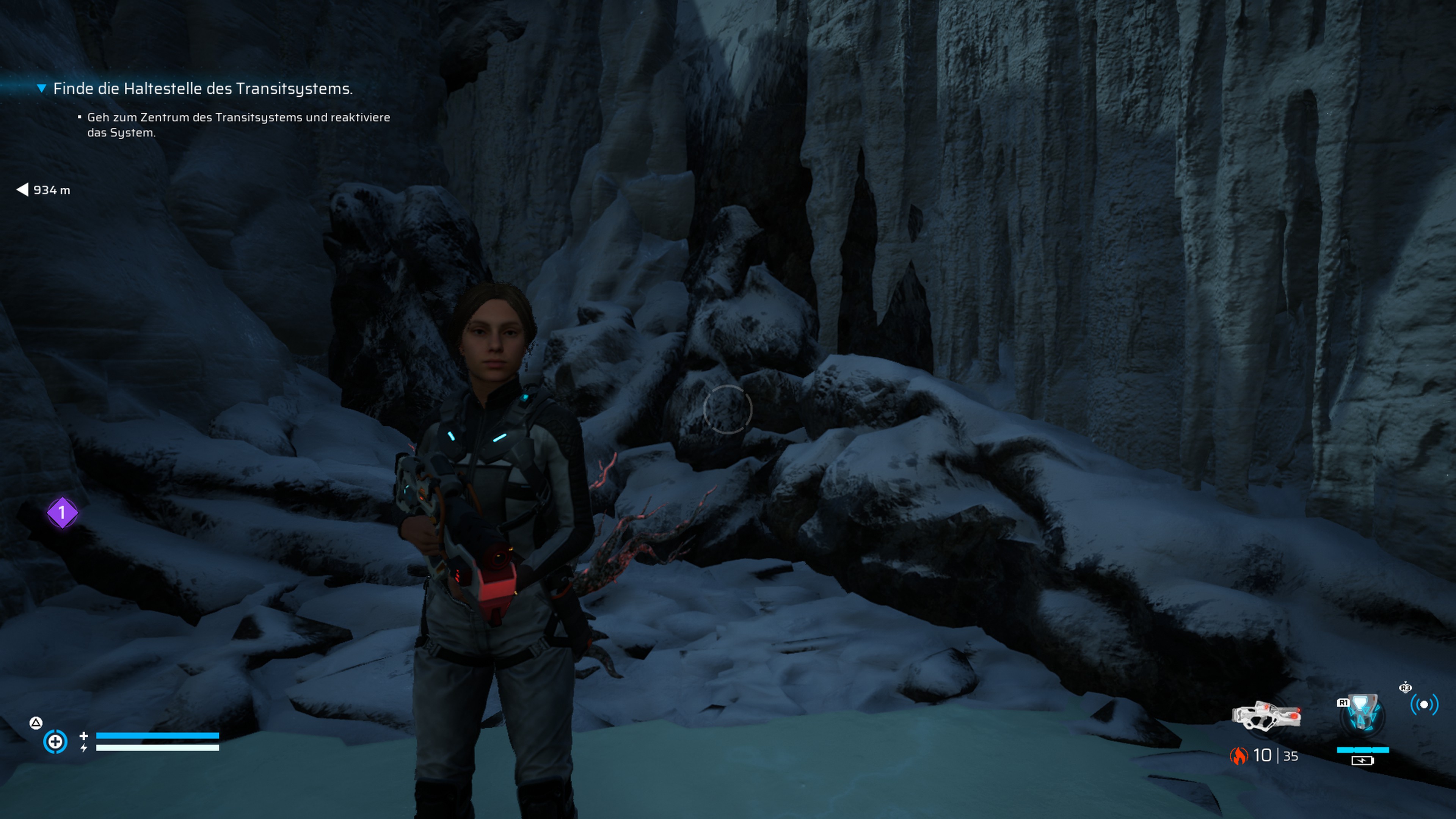Trigger the scanner pulse icon
The image size is (1456, 819).
point(1424,705)
